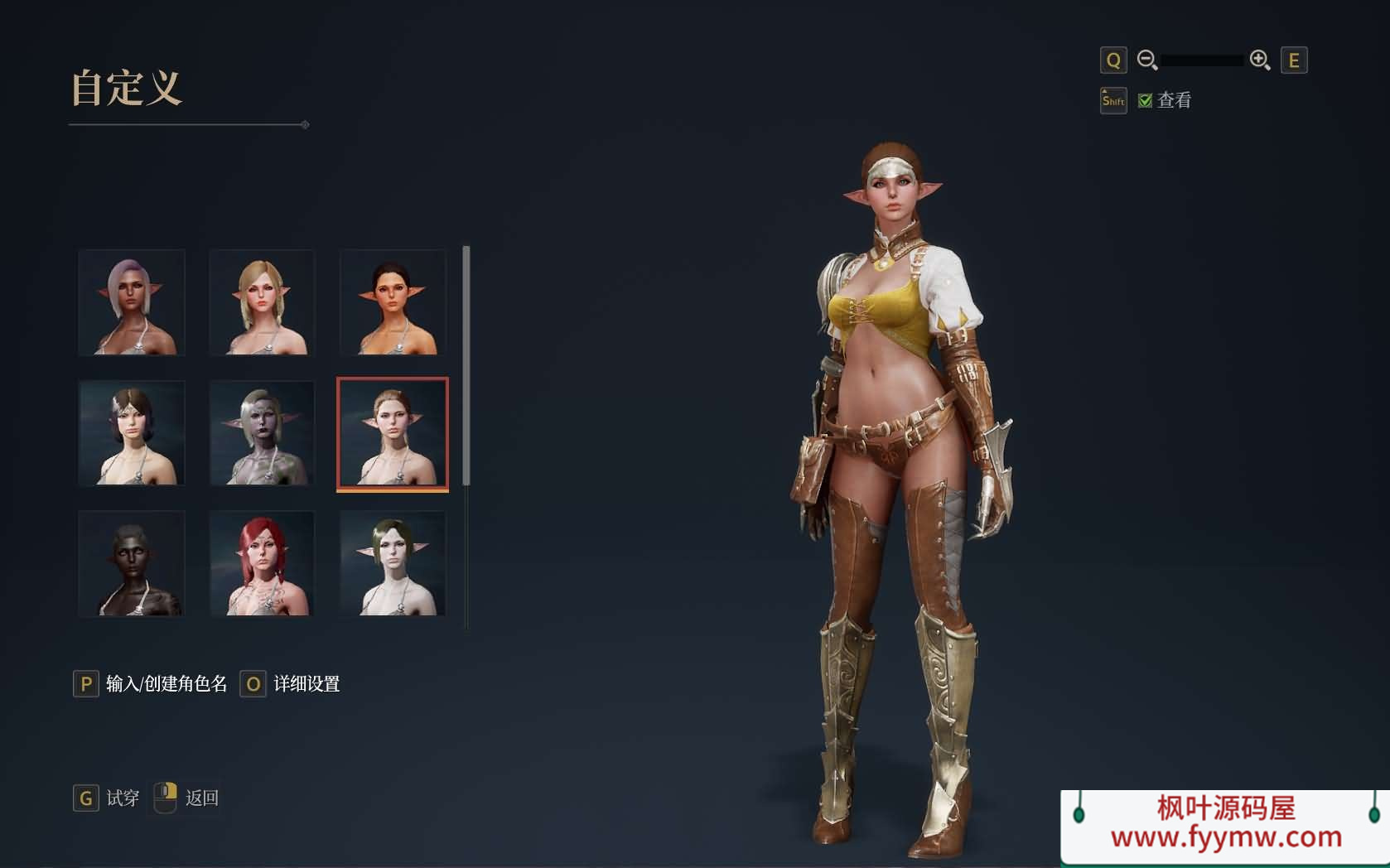
Task: Select the green-haired pale elf preset
Action: pyautogui.click(x=393, y=563)
